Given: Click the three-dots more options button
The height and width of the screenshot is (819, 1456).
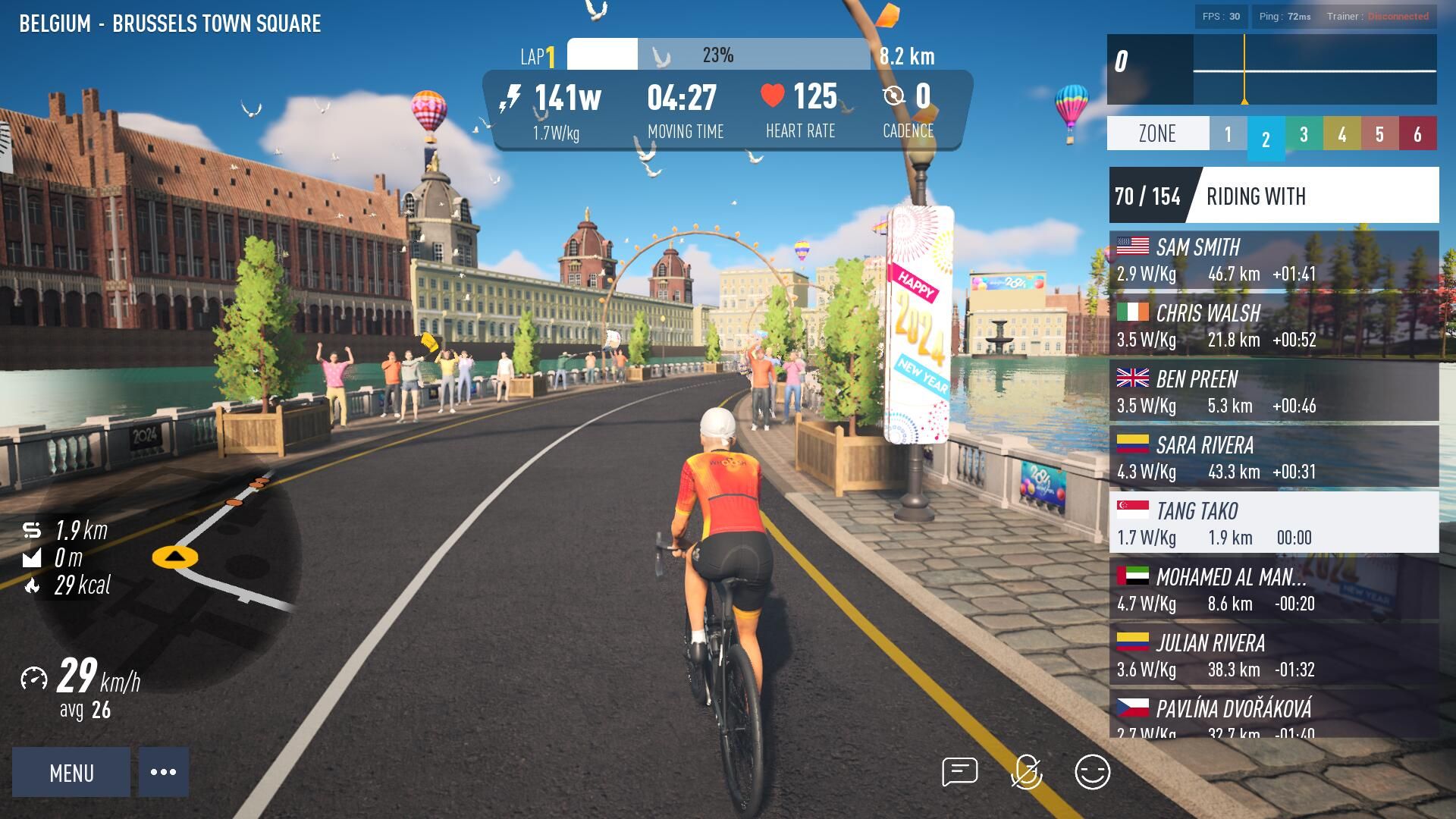Looking at the screenshot, I should tap(163, 772).
